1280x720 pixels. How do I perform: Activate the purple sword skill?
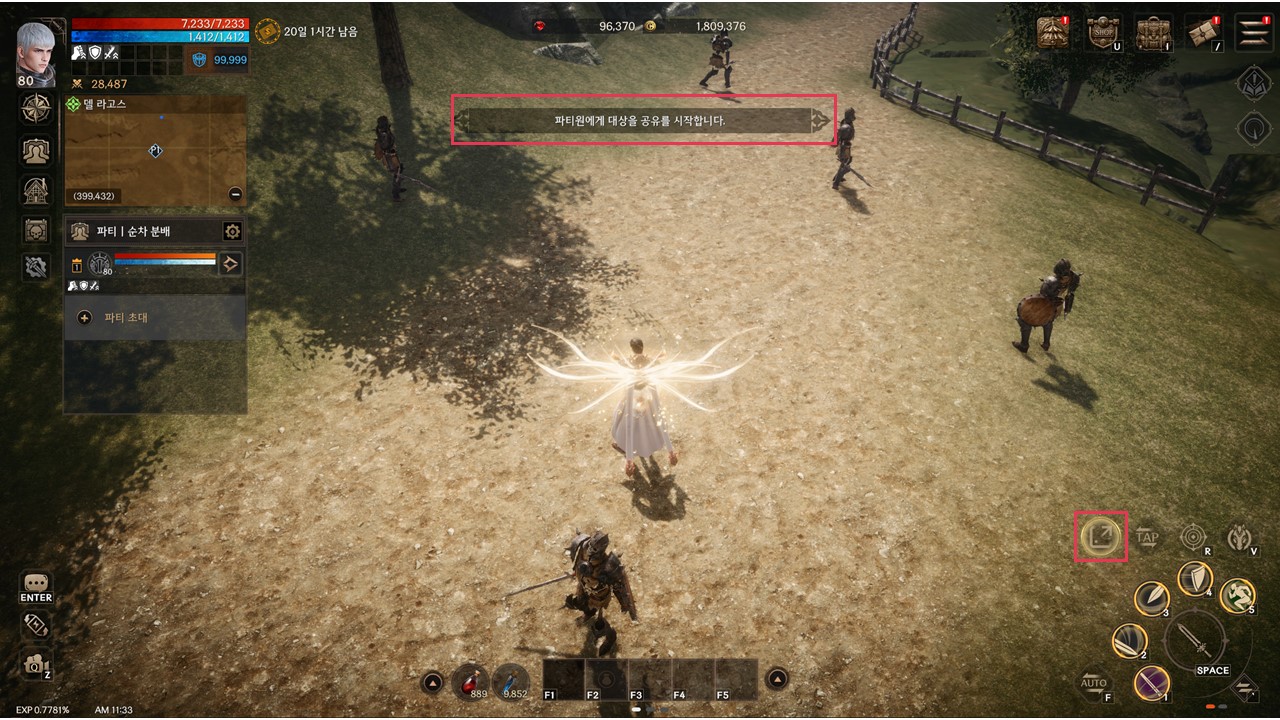pyautogui.click(x=1152, y=684)
